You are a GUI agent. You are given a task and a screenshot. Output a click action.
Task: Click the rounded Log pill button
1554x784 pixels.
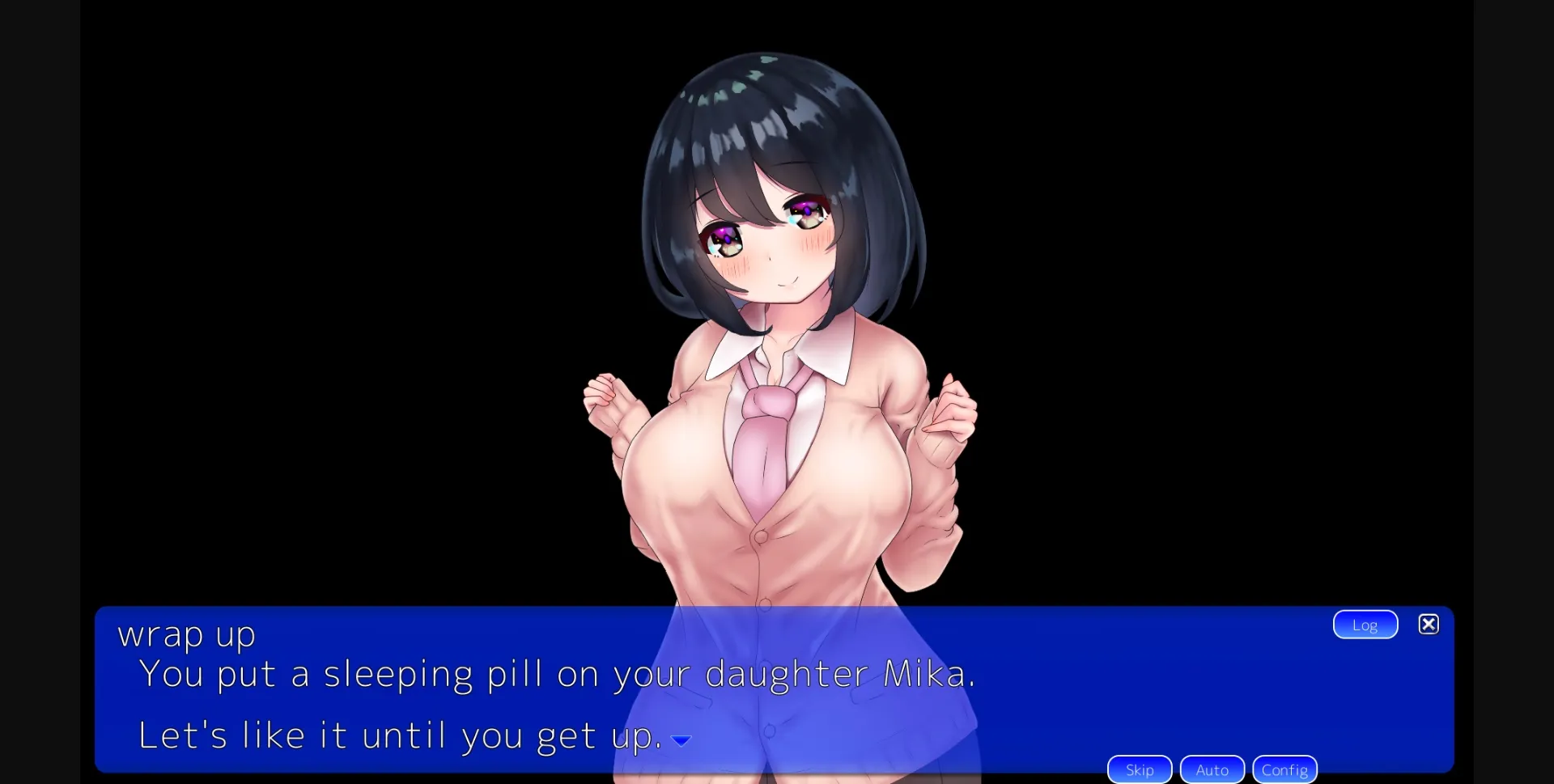[1364, 624]
